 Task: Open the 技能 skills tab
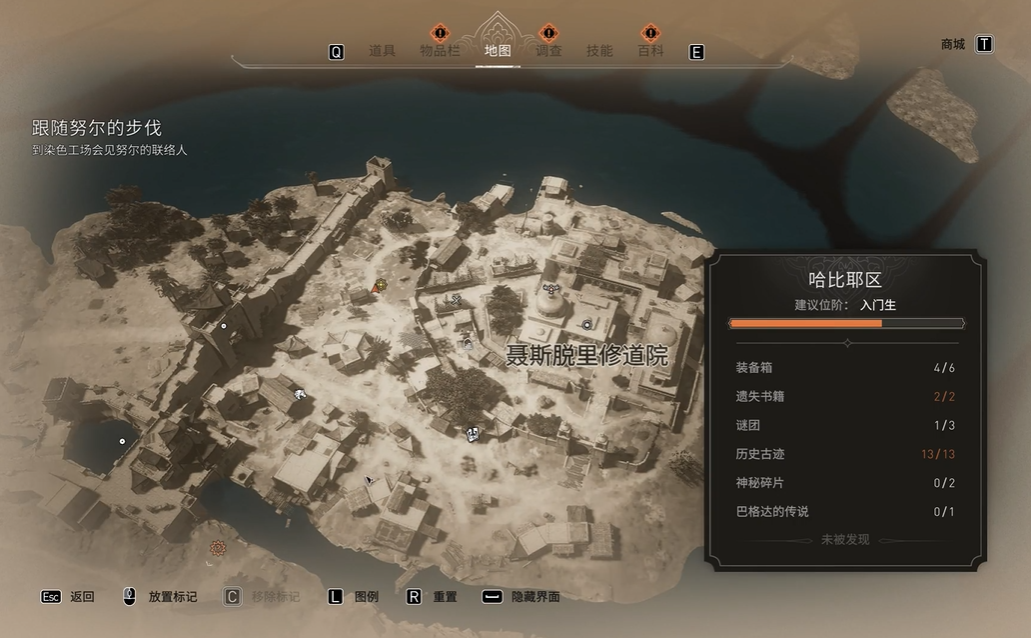tap(599, 51)
